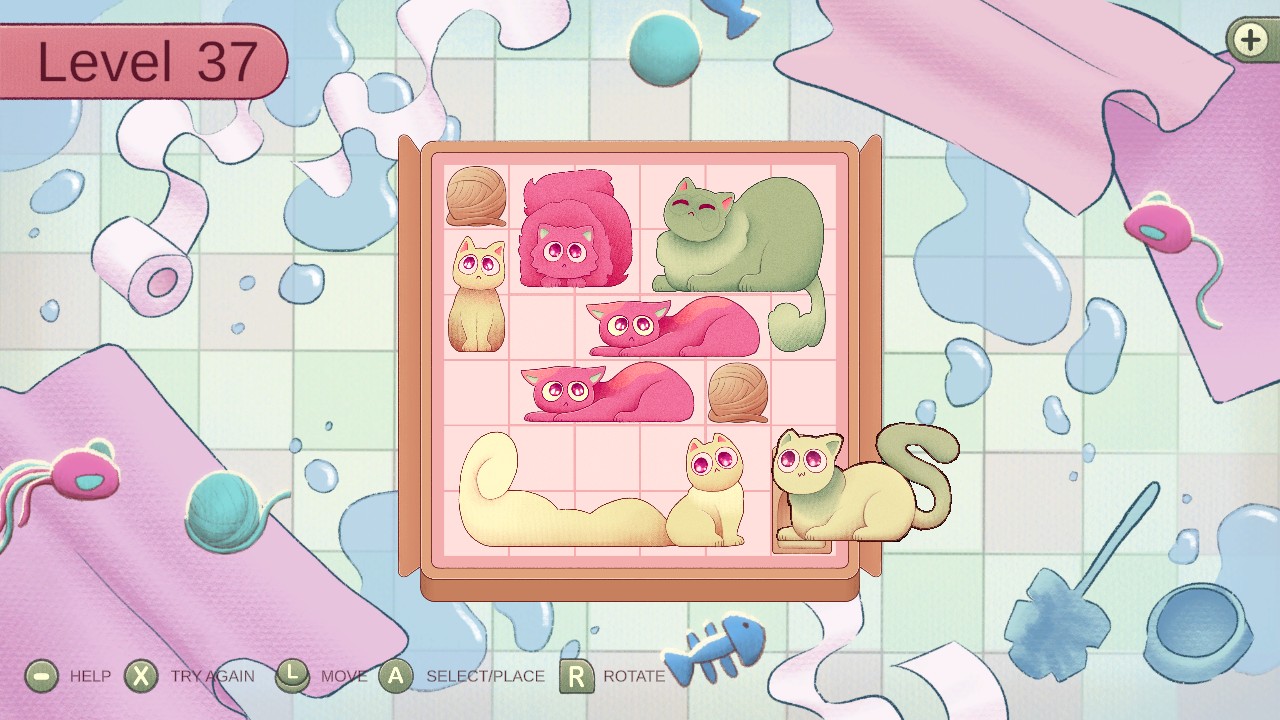Click the yarn ball in the top left cell
This screenshot has width=1280, height=720.
(476, 198)
